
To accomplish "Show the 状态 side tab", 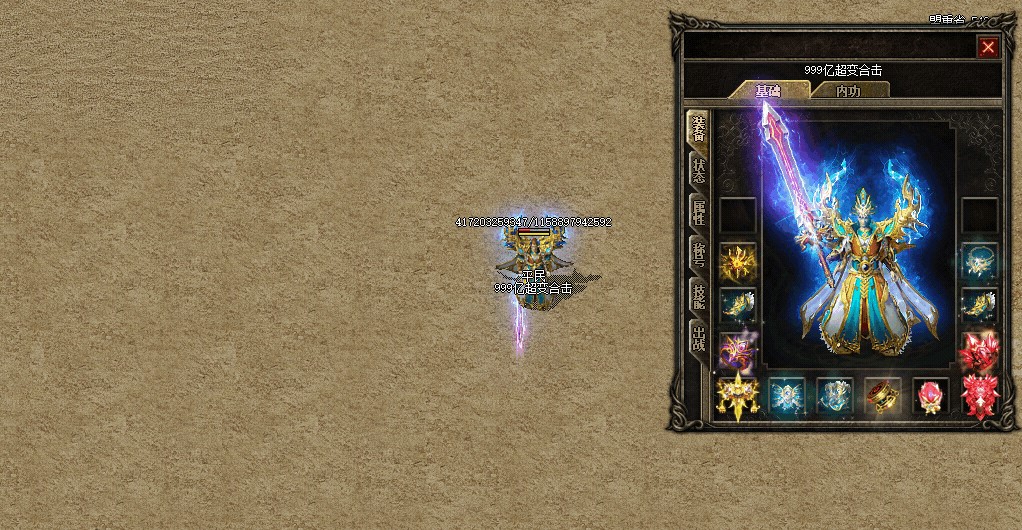I will [699, 171].
